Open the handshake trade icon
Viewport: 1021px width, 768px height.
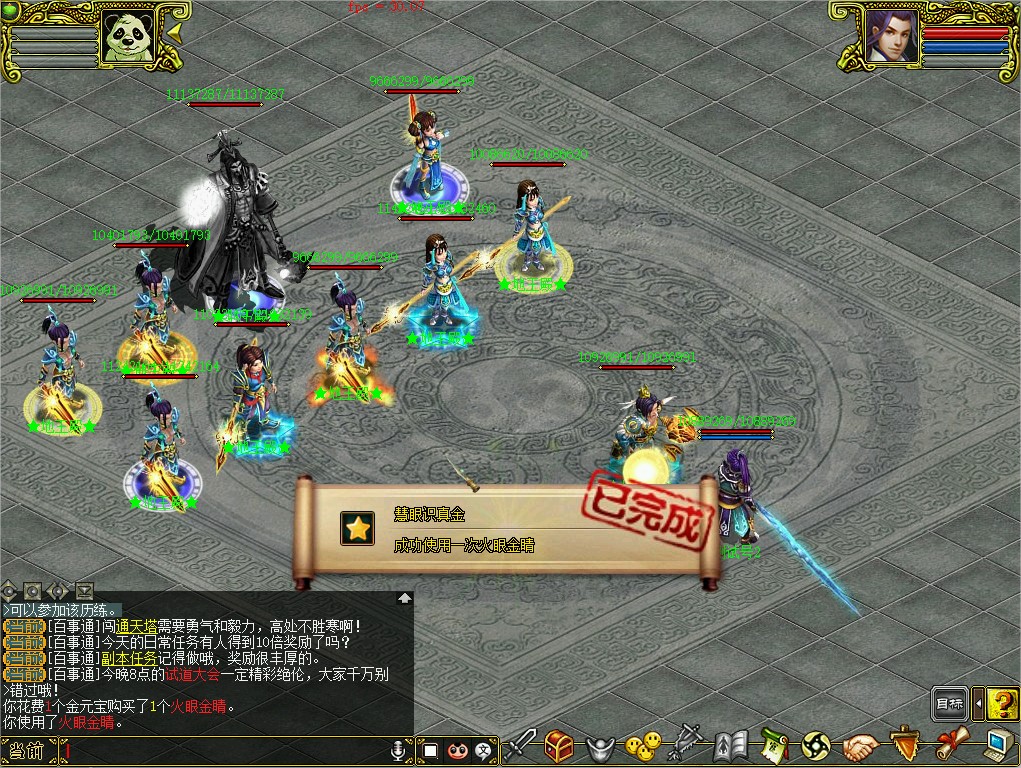(859, 746)
